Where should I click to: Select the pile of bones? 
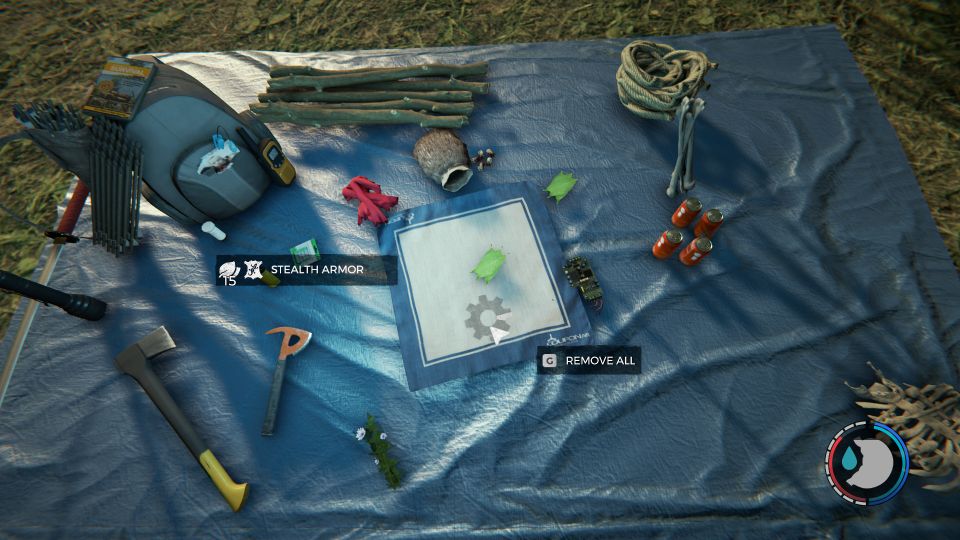click(x=910, y=420)
